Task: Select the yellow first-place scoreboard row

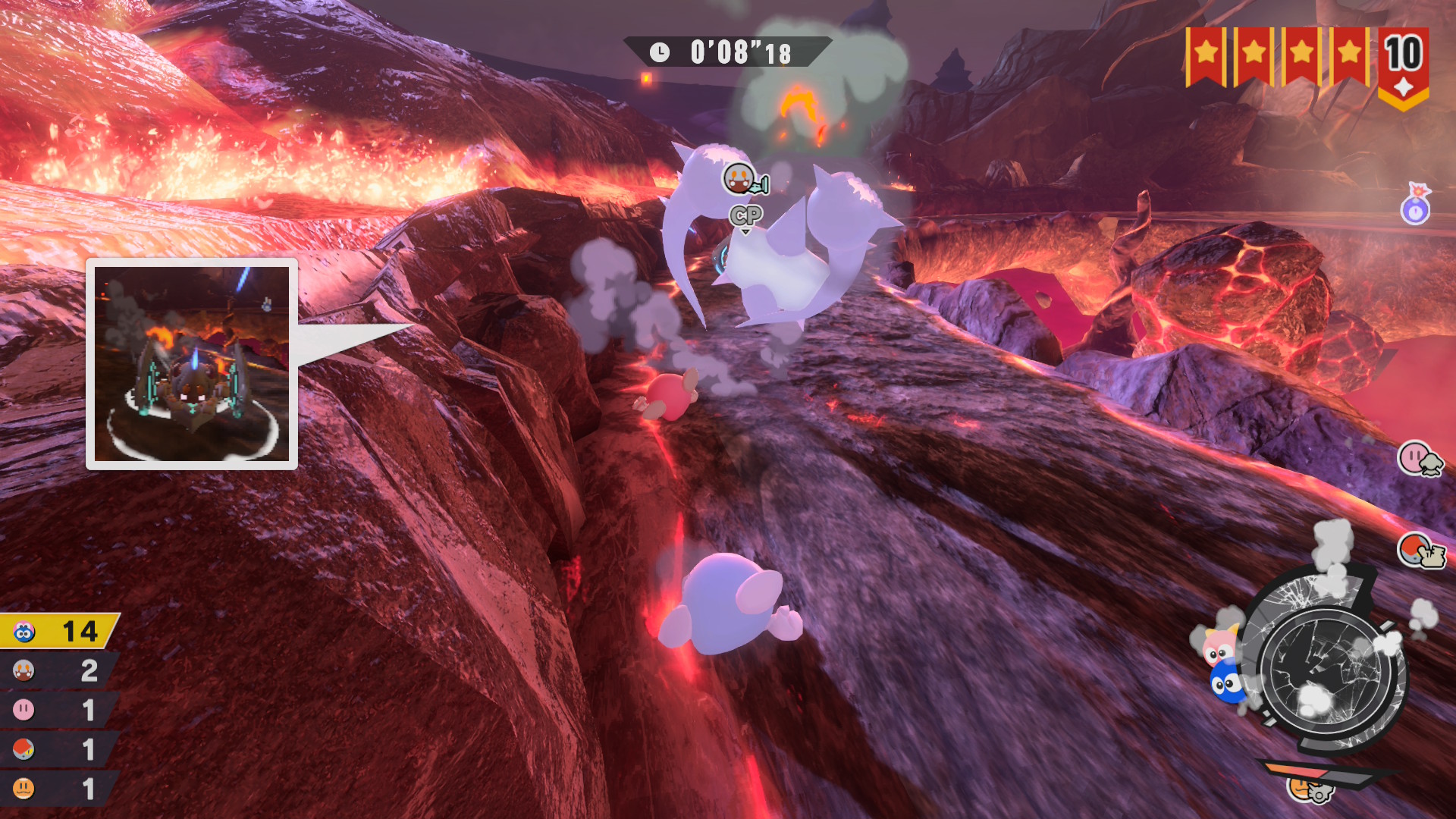Action: coord(59,631)
